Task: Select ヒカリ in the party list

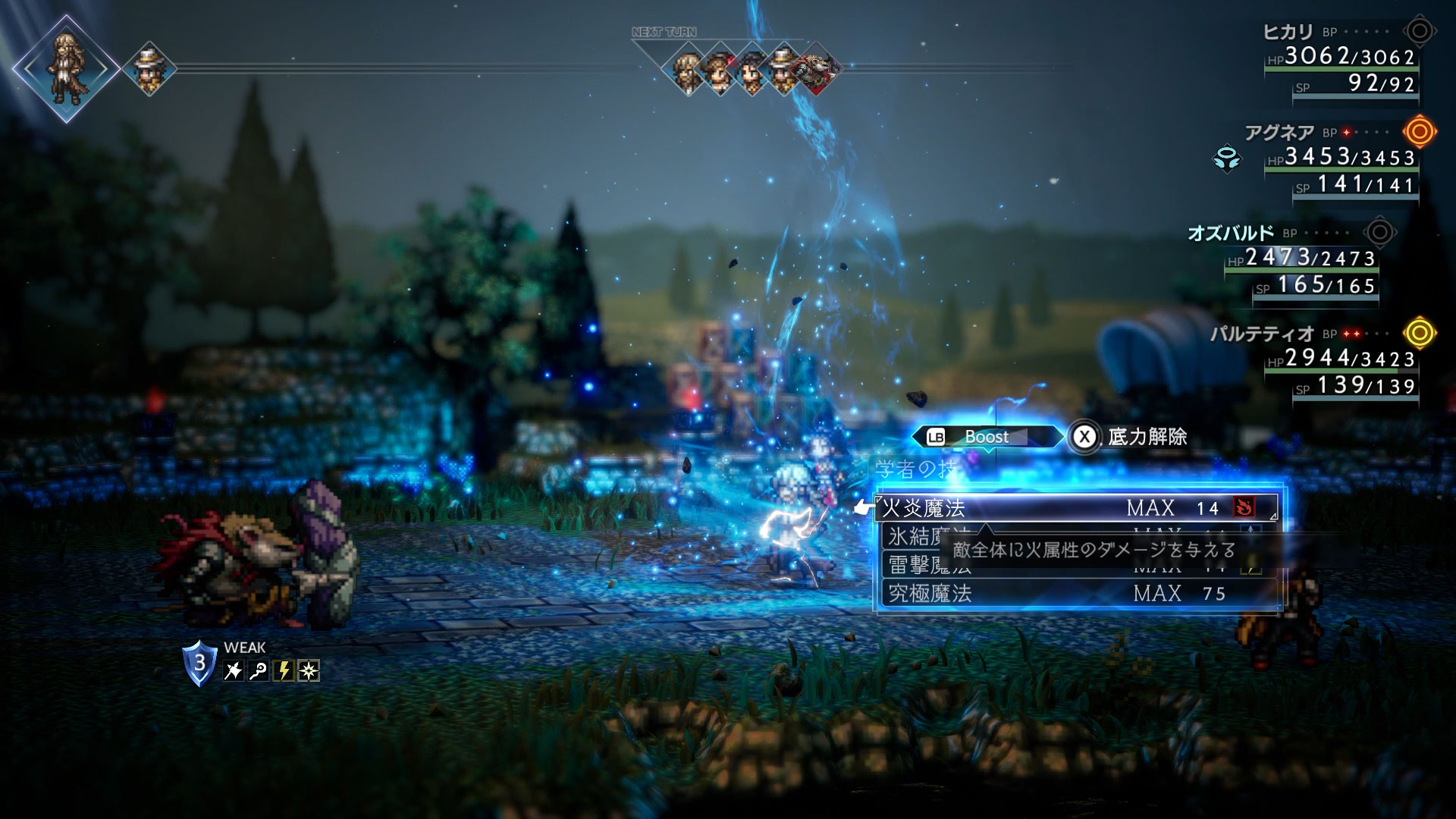Action: (1288, 32)
